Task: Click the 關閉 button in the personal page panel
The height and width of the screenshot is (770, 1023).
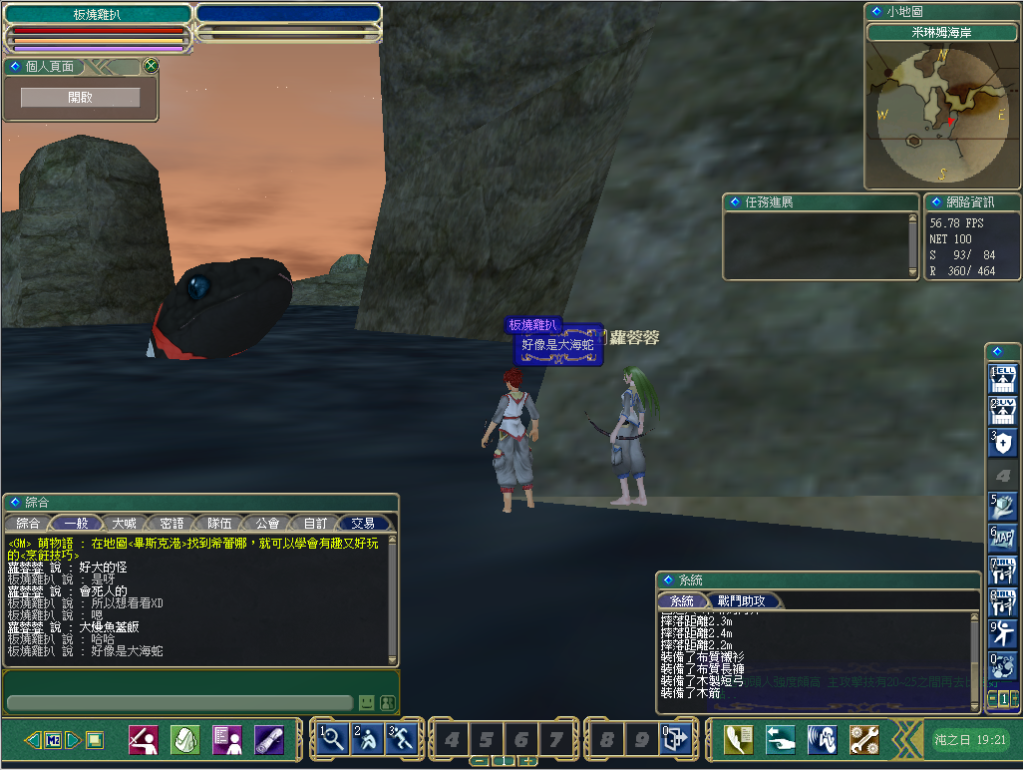Action: click(x=80, y=97)
